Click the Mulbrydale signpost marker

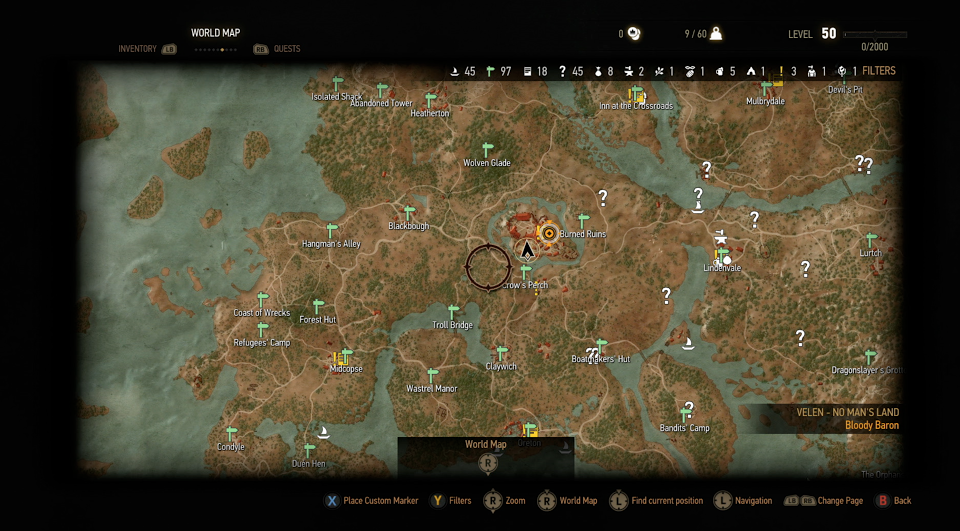766,88
